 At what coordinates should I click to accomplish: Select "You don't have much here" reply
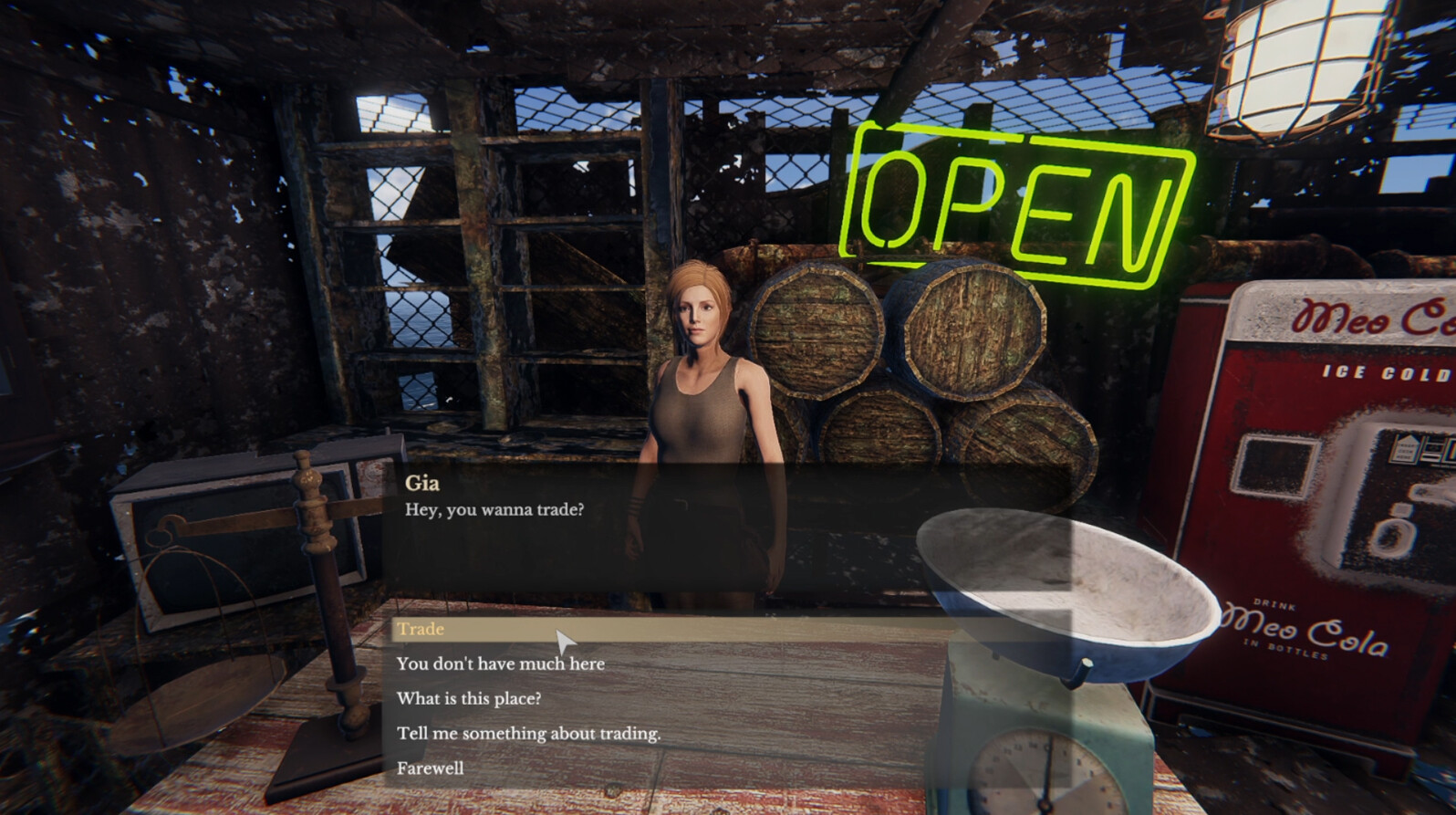[500, 663]
